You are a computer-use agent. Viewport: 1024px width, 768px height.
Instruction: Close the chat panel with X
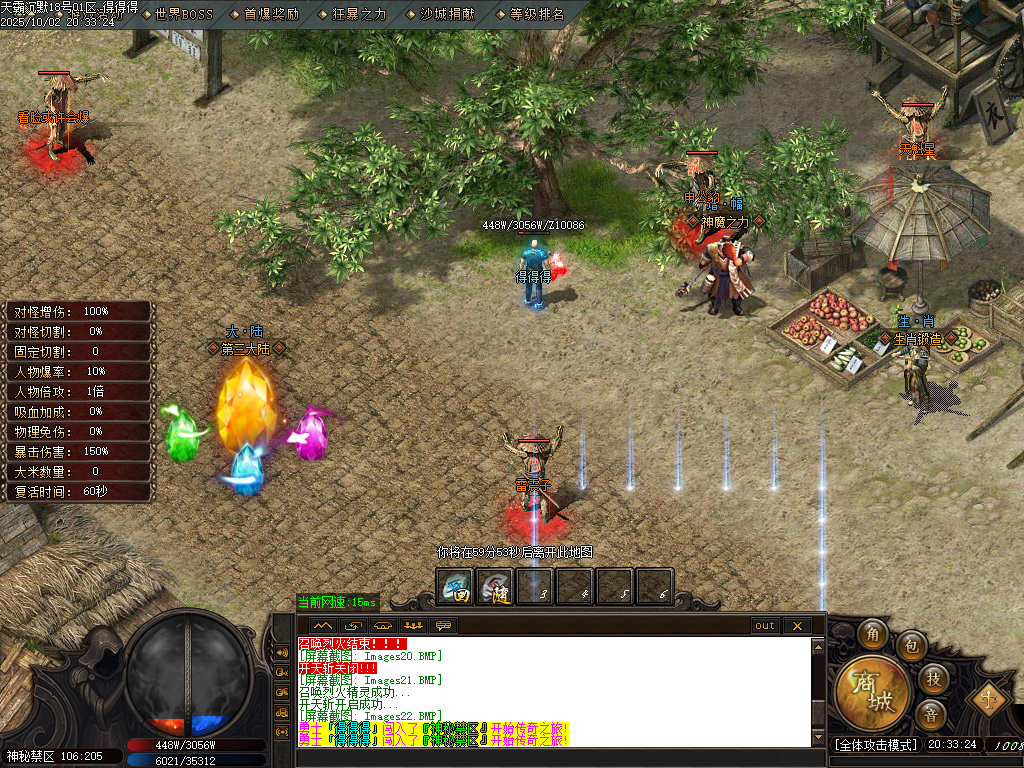coord(797,626)
